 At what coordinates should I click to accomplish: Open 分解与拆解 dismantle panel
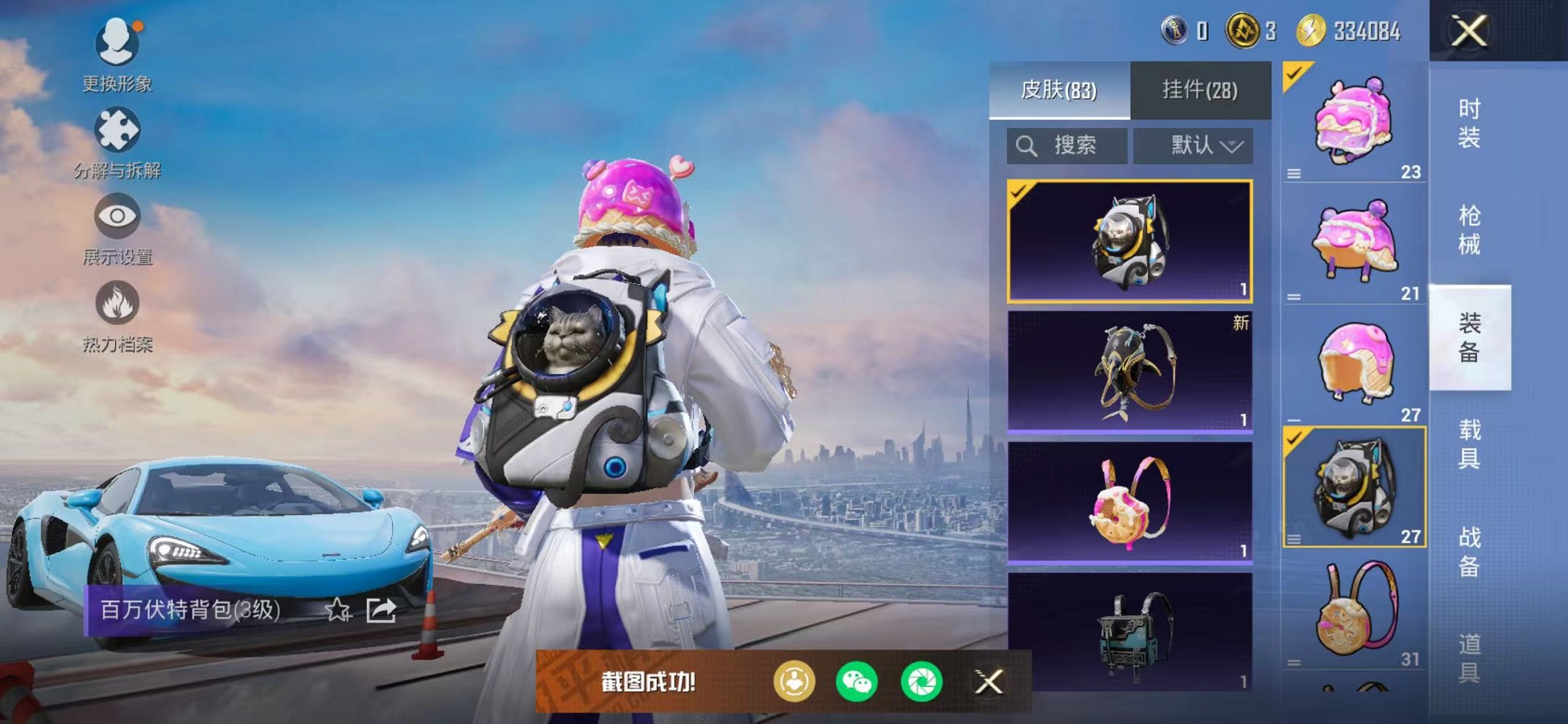click(117, 130)
